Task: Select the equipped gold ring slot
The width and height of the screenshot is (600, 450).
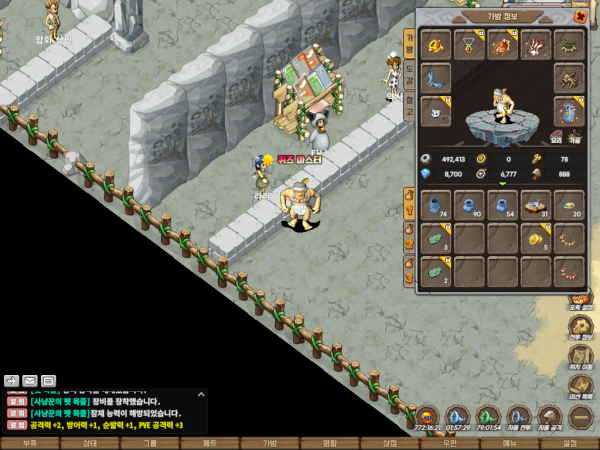Action: pos(436,45)
